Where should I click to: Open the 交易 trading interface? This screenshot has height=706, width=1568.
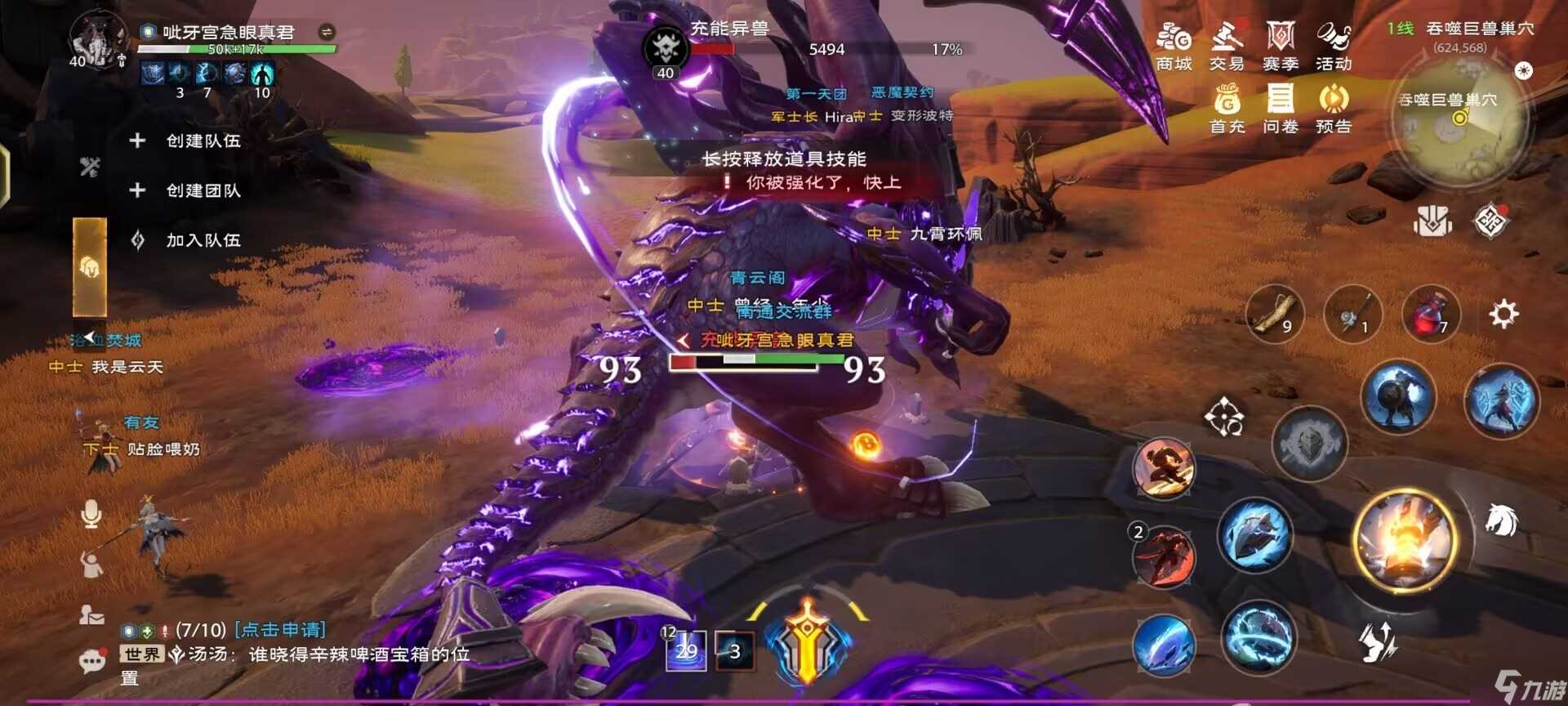tap(1227, 45)
